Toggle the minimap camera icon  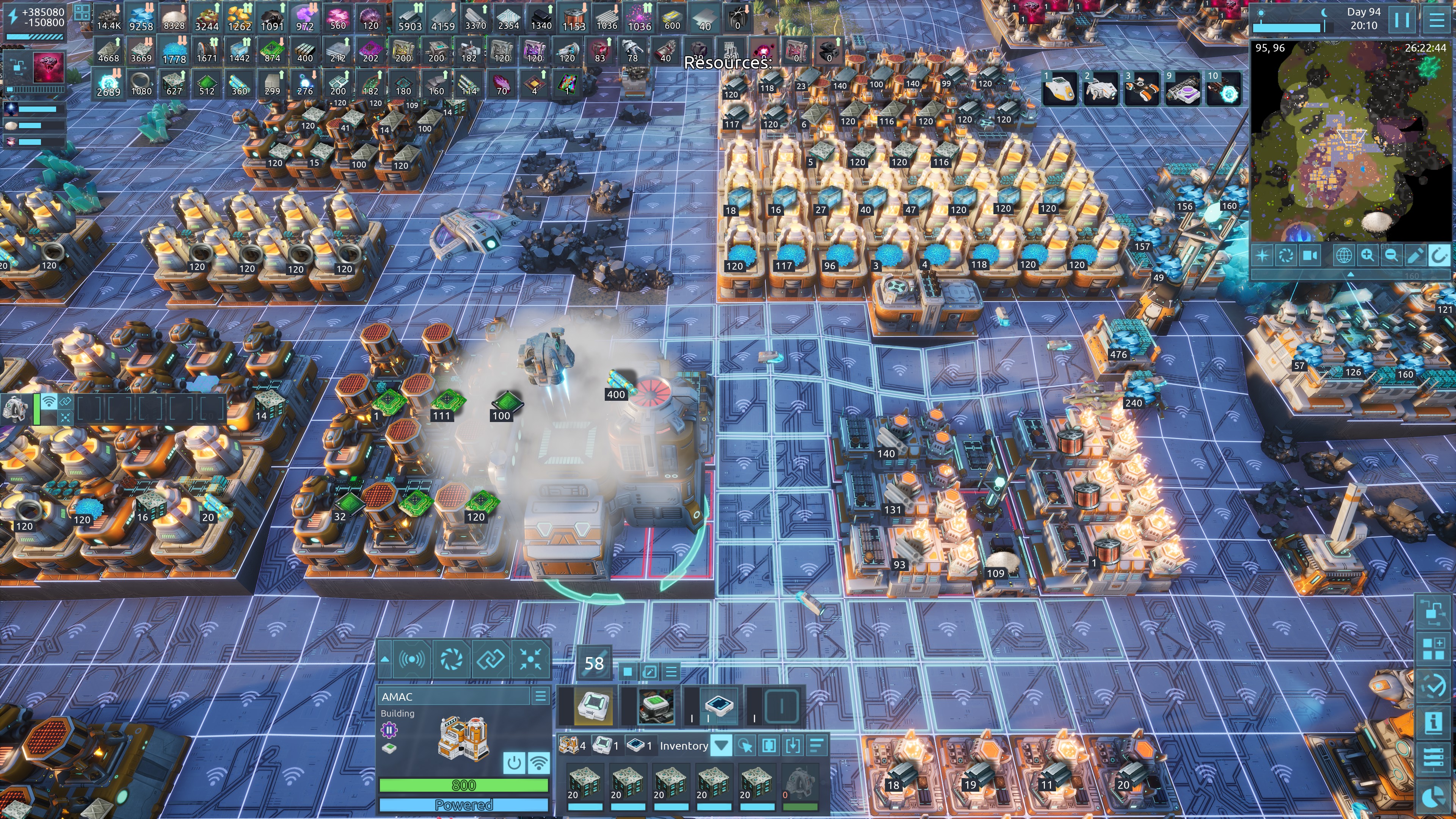click(1310, 256)
